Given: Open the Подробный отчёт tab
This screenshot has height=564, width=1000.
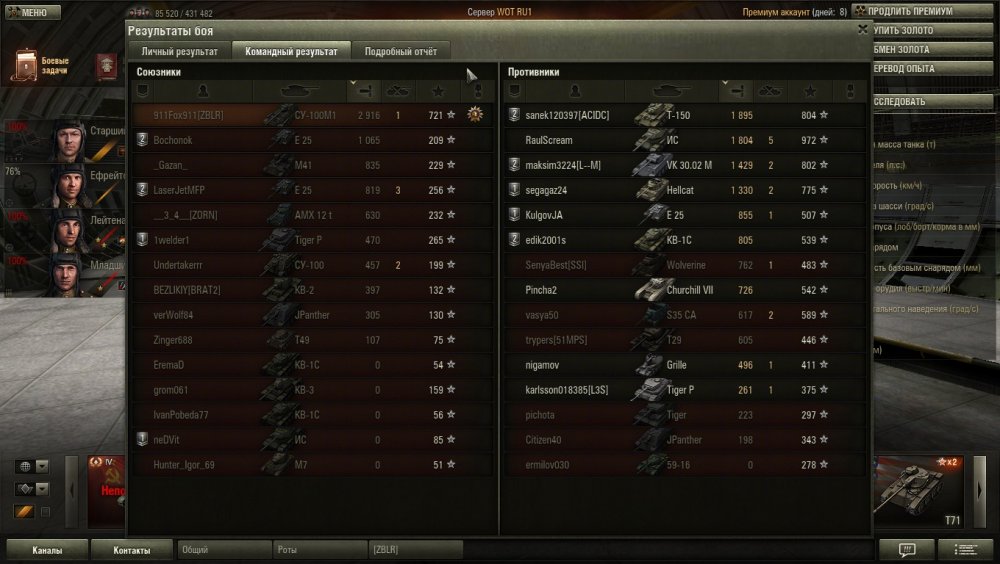Looking at the screenshot, I should [x=400, y=51].
